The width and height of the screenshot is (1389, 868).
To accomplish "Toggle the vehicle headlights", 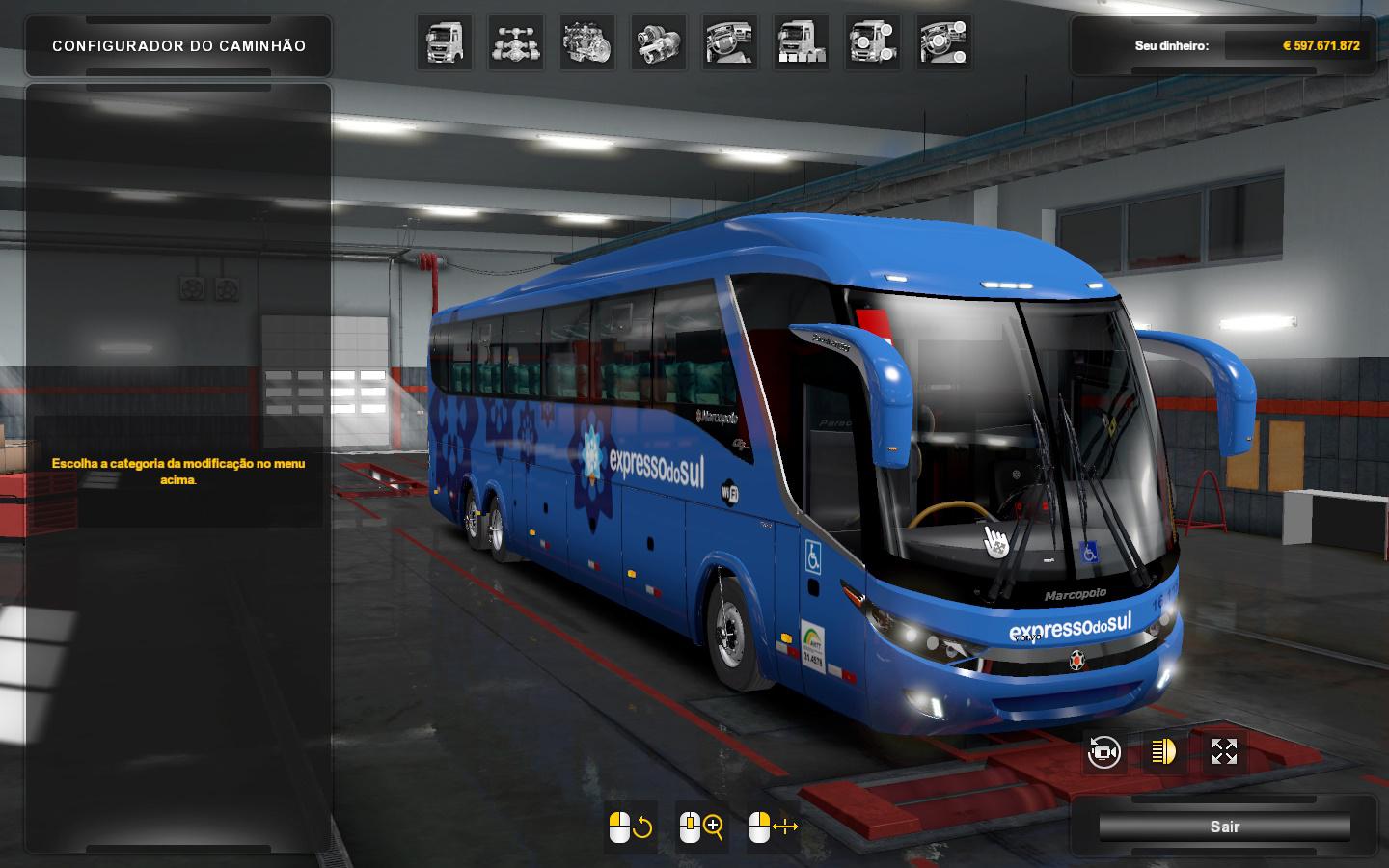I will (1163, 752).
